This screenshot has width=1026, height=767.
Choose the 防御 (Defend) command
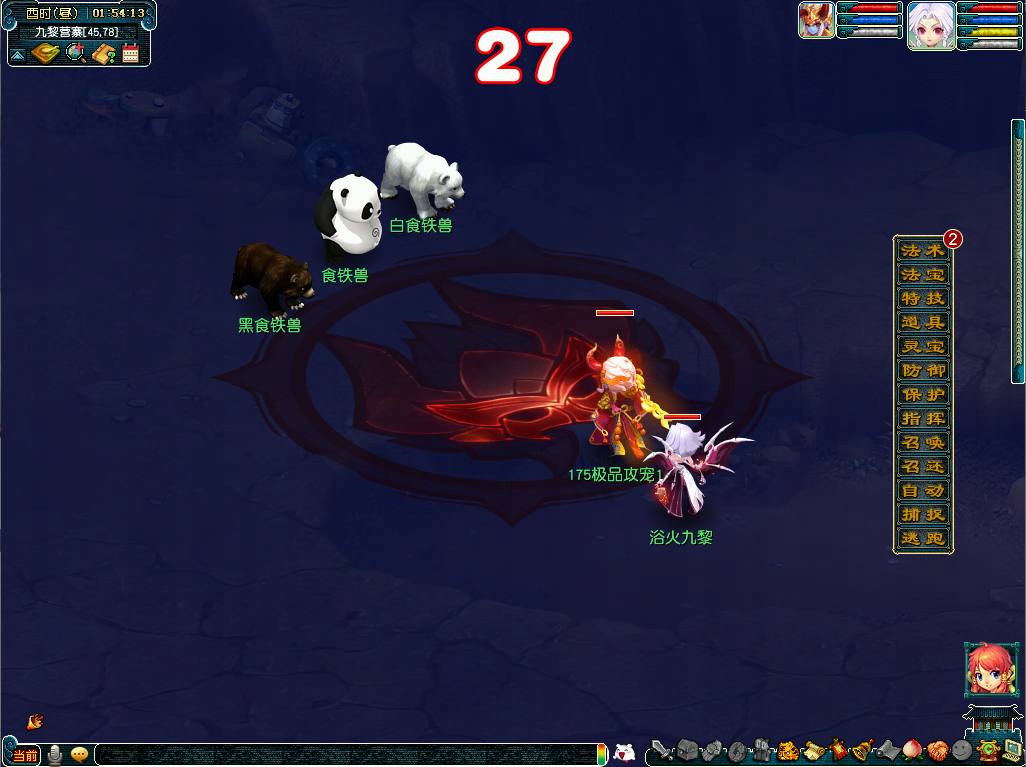pyautogui.click(x=921, y=370)
